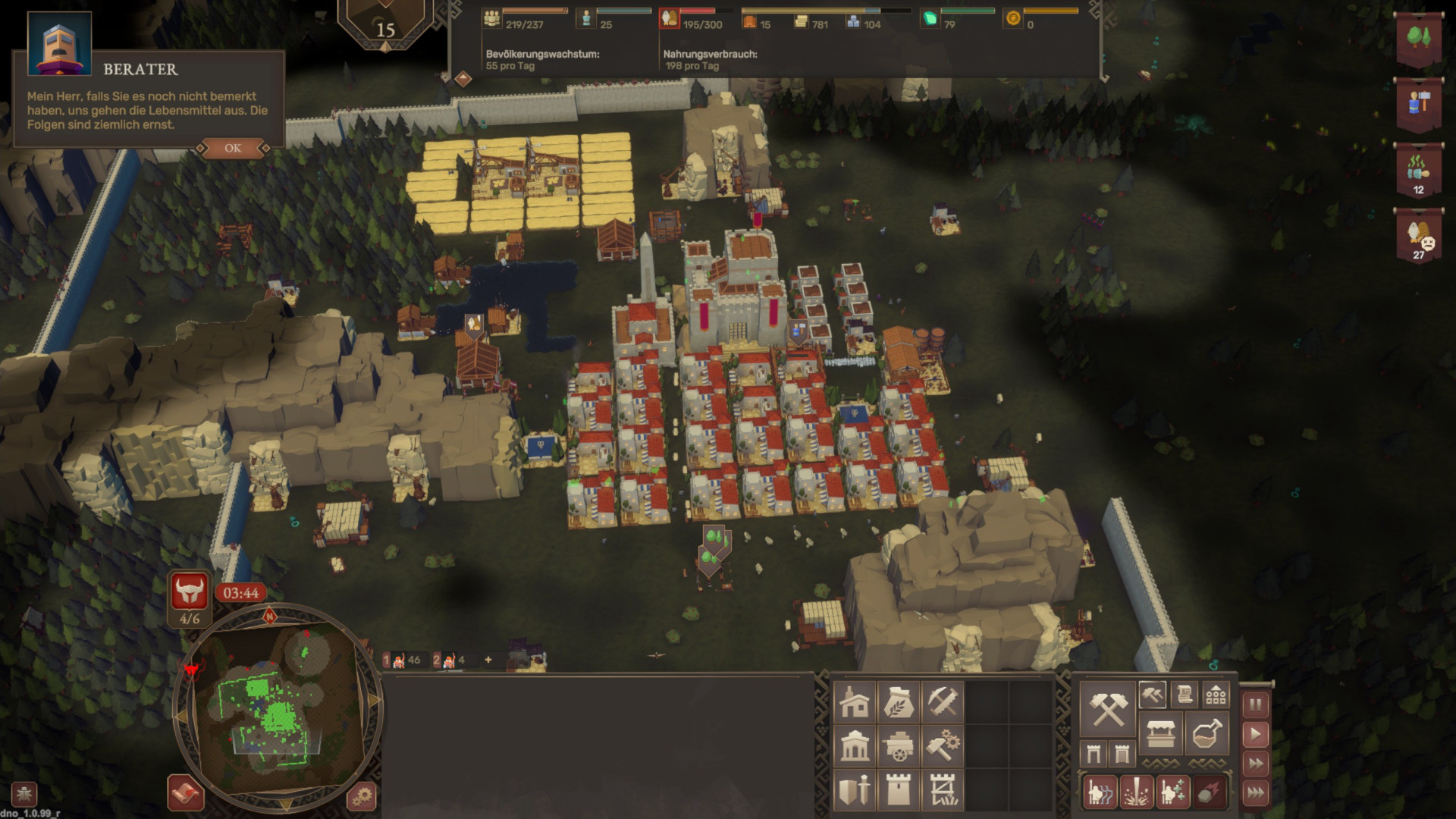Open the castle tower defense category
The height and width of the screenshot is (819, 1456).
pyautogui.click(x=899, y=790)
